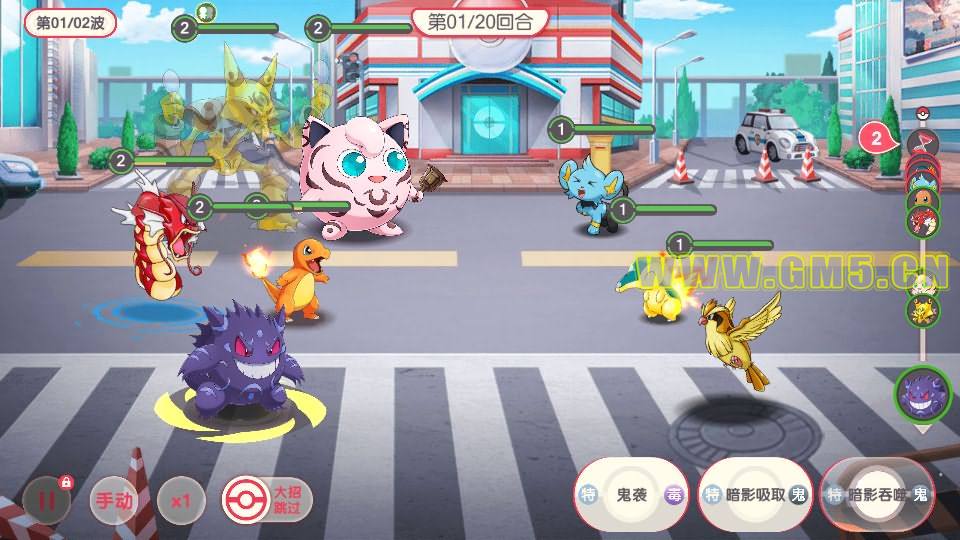Viewport: 960px width, 540px height.
Task: Select Gengar's portrait in the turn order
Action: click(920, 394)
